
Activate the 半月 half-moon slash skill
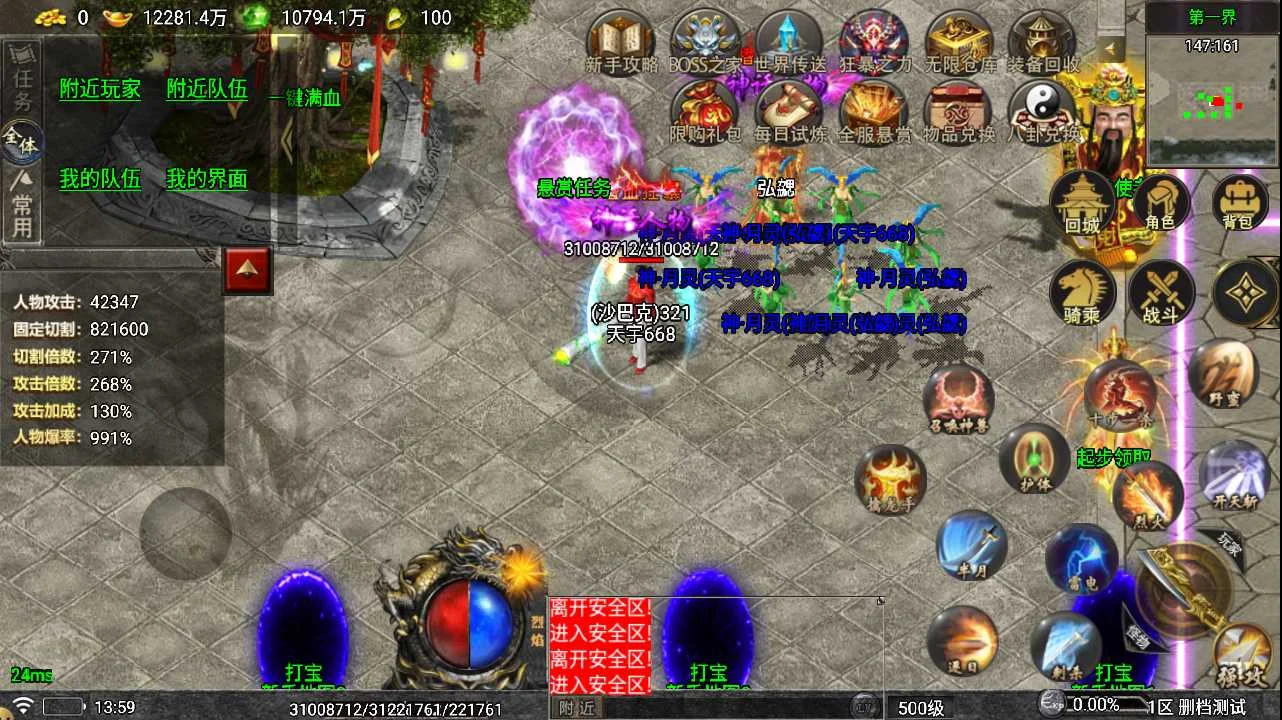(971, 546)
